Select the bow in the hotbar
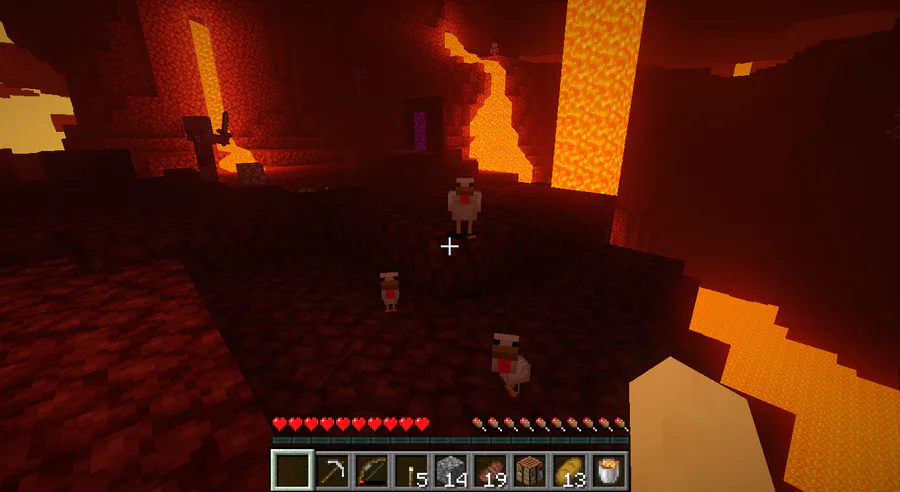This screenshot has height=492, width=900. pos(370,469)
